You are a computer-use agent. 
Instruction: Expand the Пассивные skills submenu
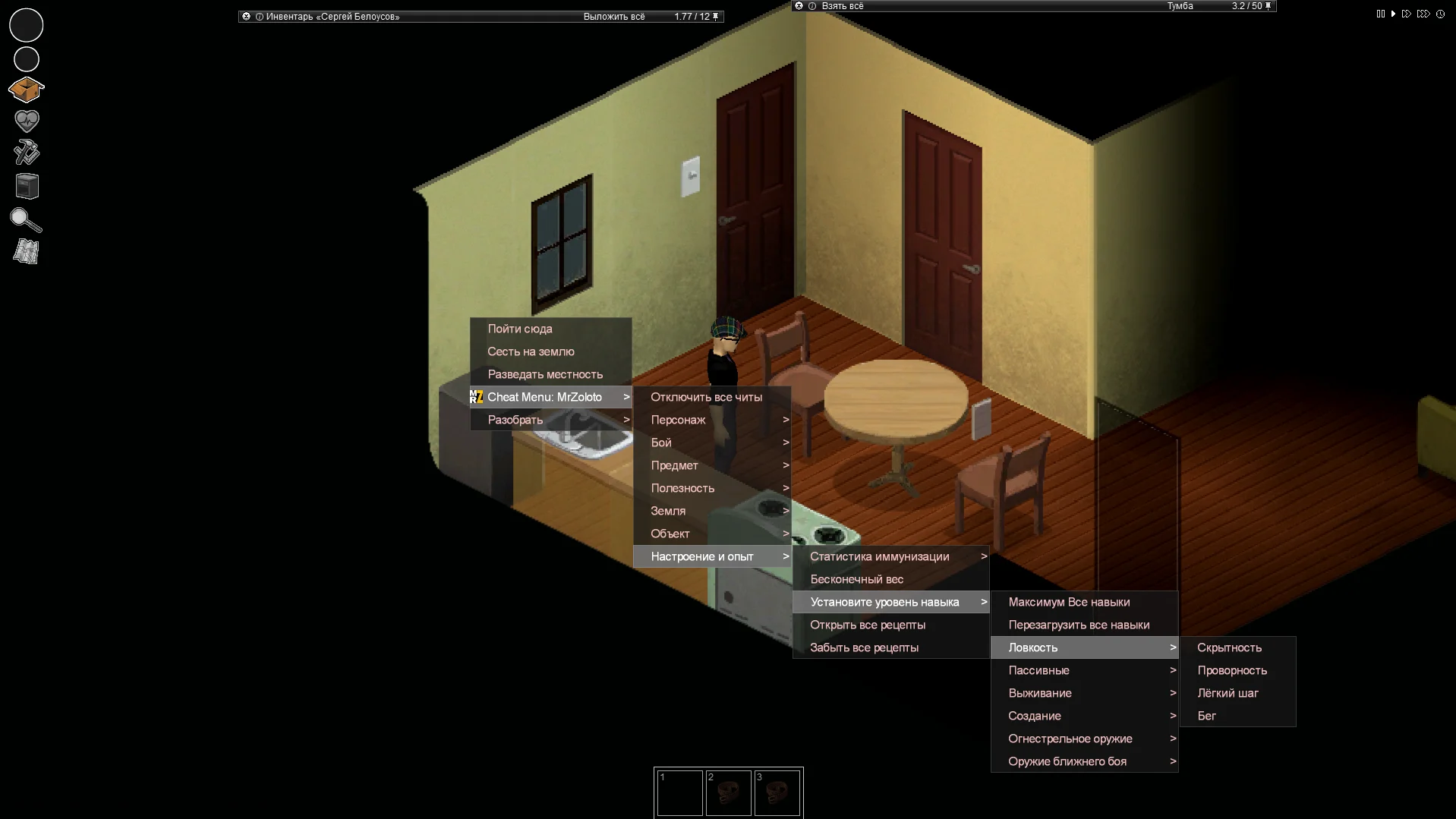point(1040,670)
